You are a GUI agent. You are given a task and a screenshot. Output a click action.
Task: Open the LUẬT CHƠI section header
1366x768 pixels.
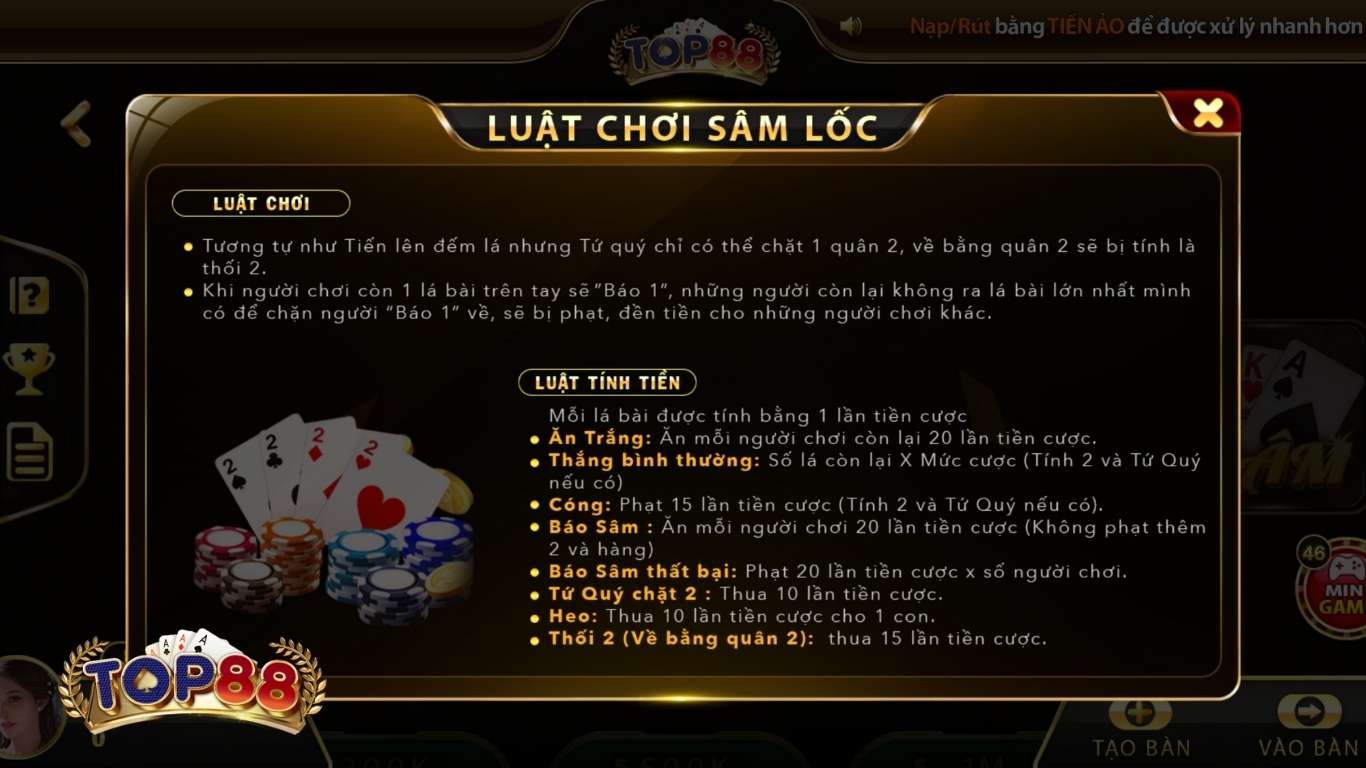coord(260,203)
